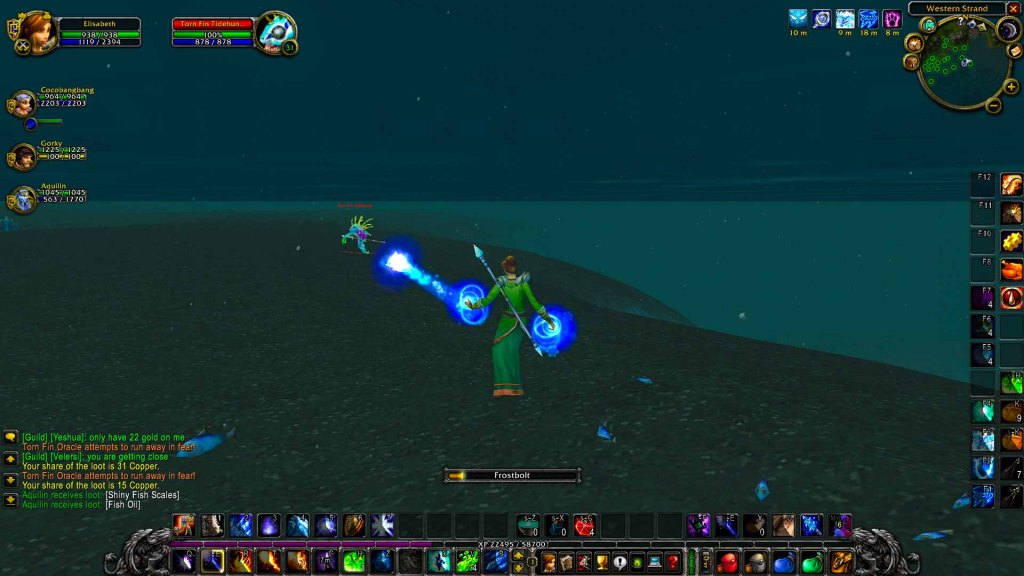1024x576 pixels.
Task: Zoom out the minimap with minus button
Action: pos(994,105)
